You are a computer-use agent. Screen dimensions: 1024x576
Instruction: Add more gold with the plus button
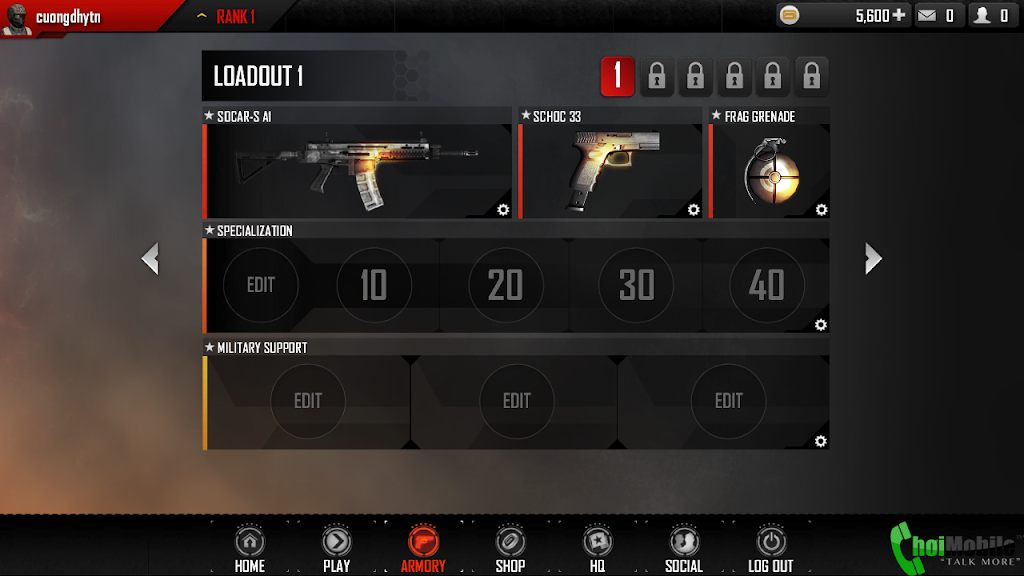pos(898,15)
